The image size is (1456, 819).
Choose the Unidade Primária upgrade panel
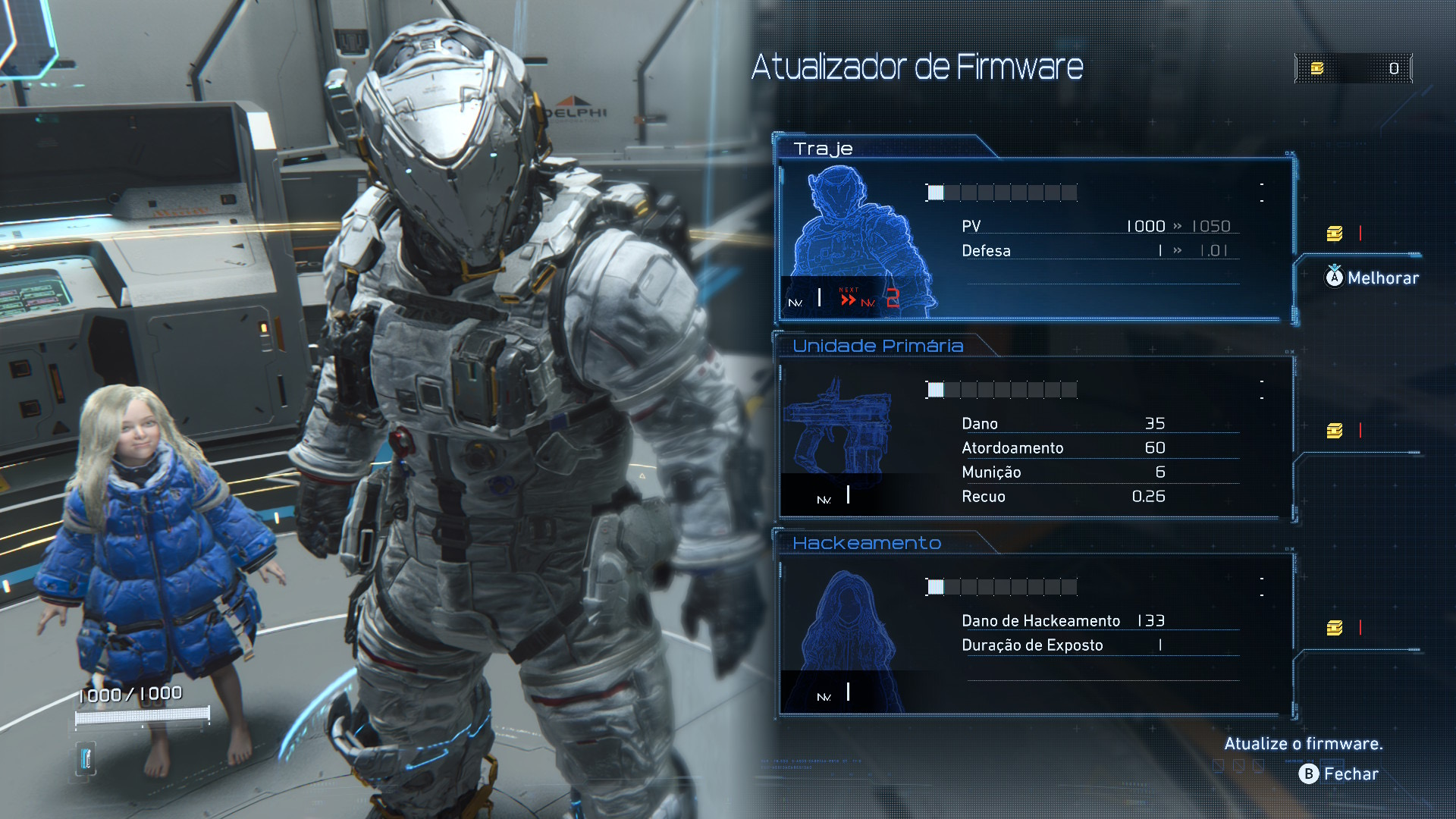click(1035, 438)
